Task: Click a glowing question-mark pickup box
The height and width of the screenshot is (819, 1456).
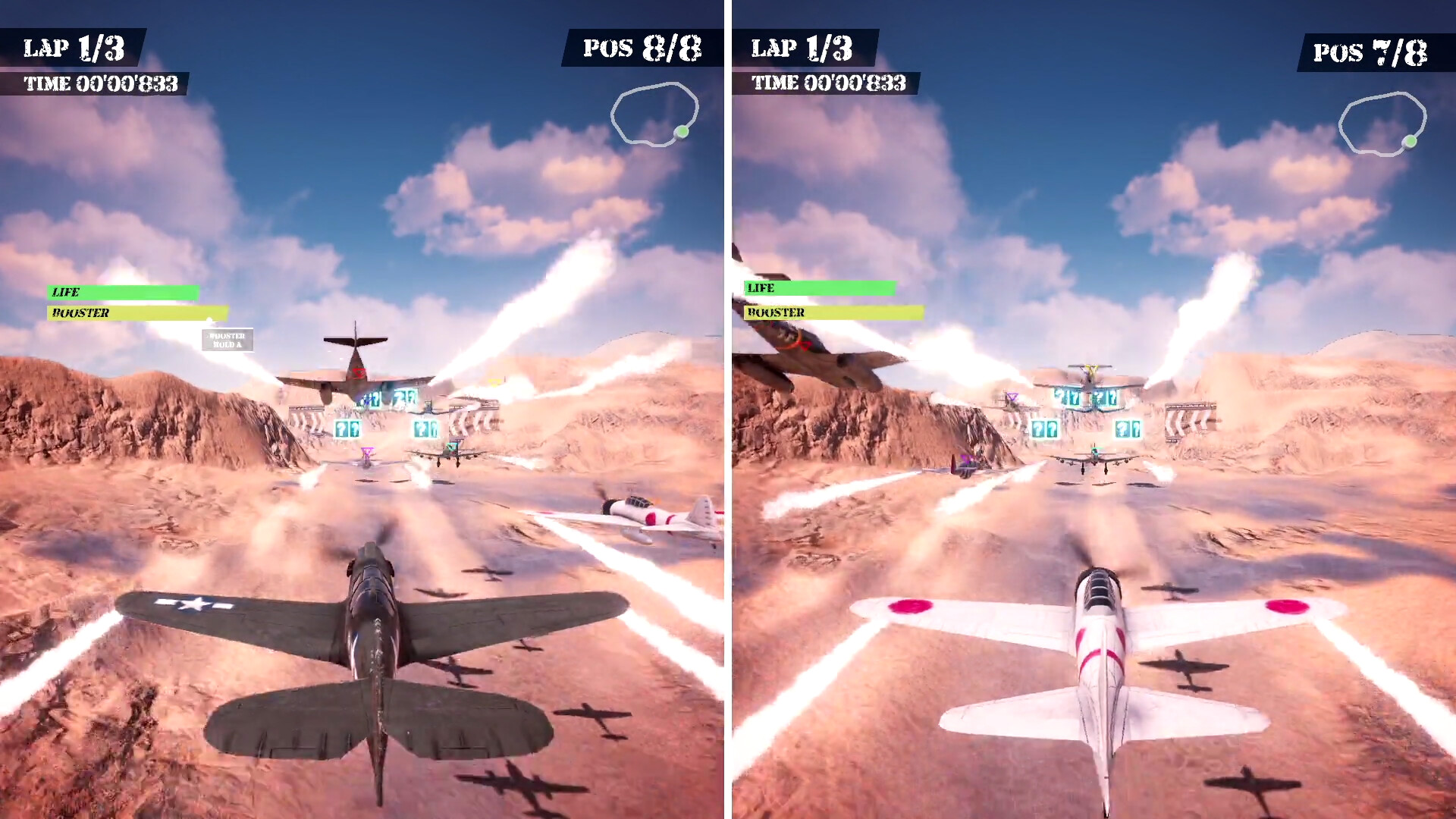Action: pyautogui.click(x=343, y=430)
